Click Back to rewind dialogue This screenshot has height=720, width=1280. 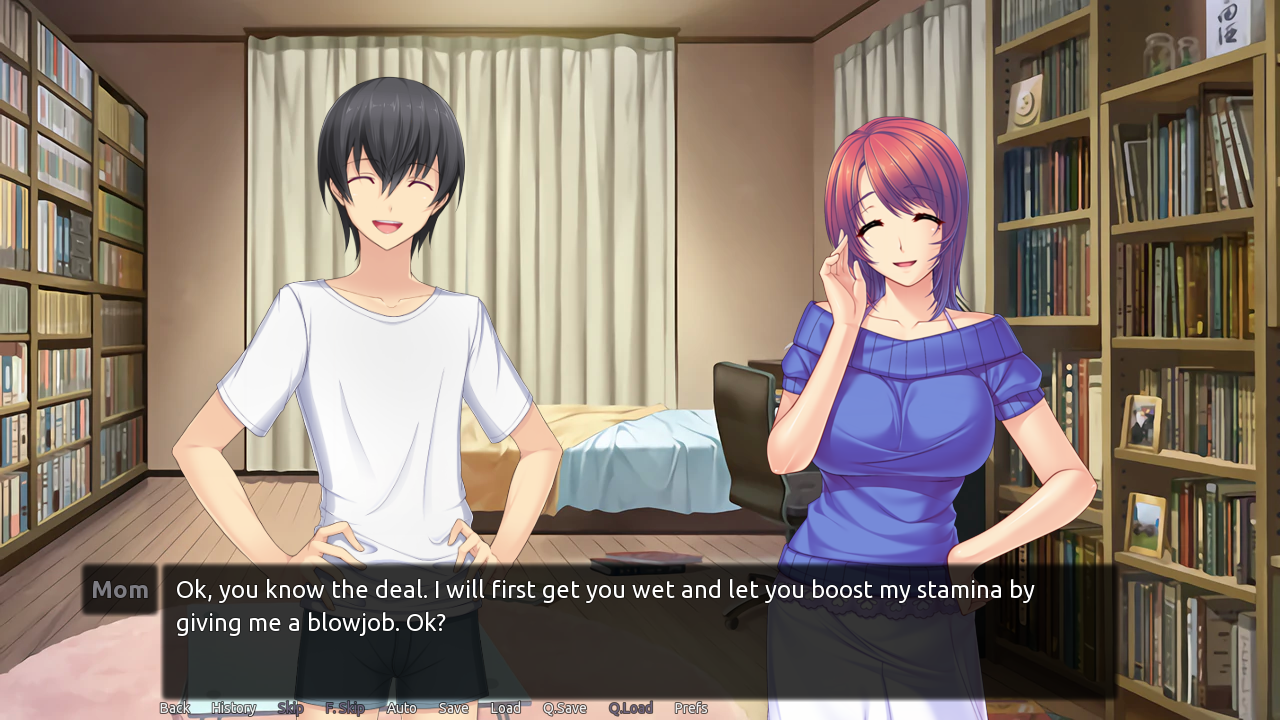175,708
